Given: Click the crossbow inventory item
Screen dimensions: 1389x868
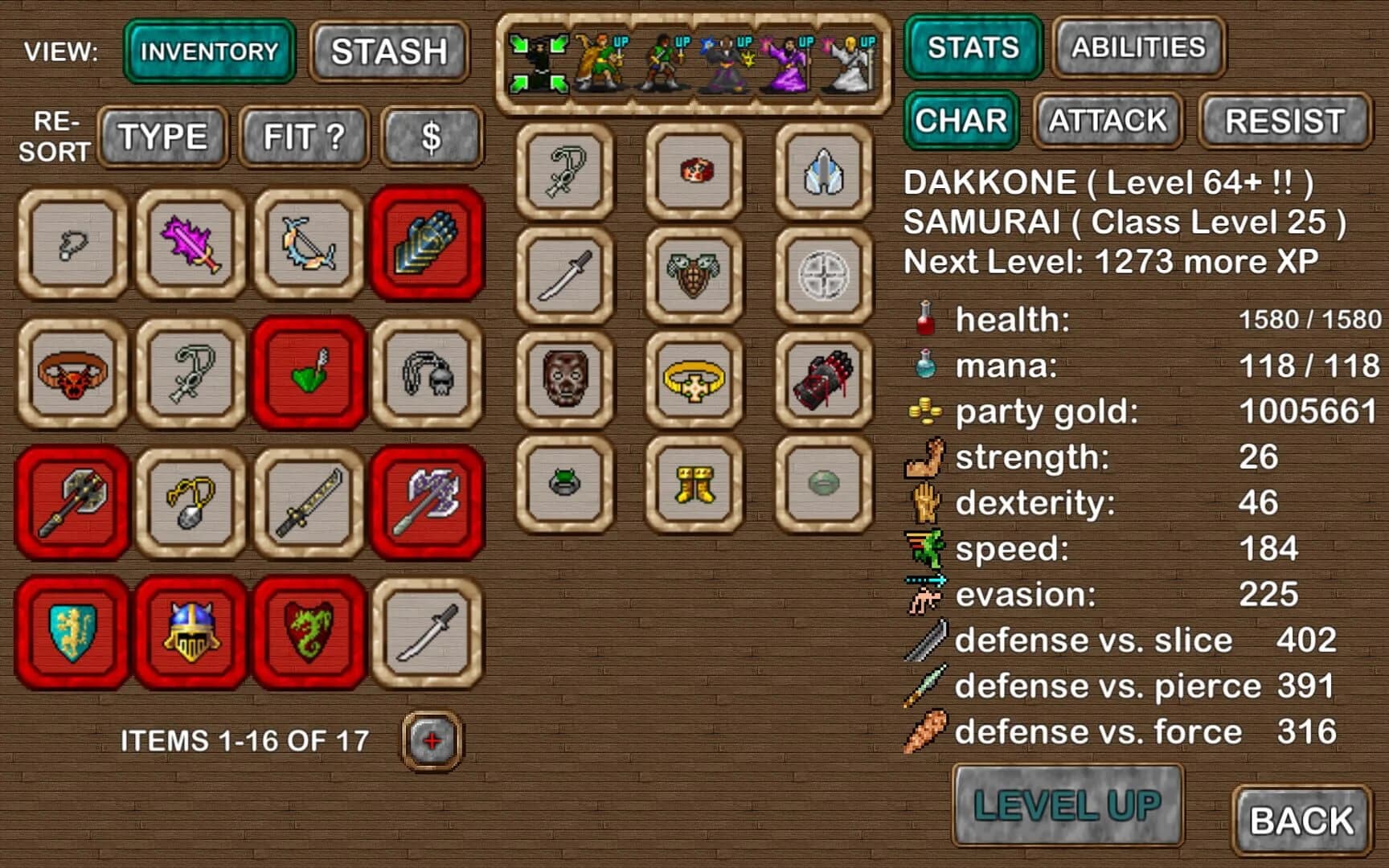Looking at the screenshot, I should pos(308,245).
